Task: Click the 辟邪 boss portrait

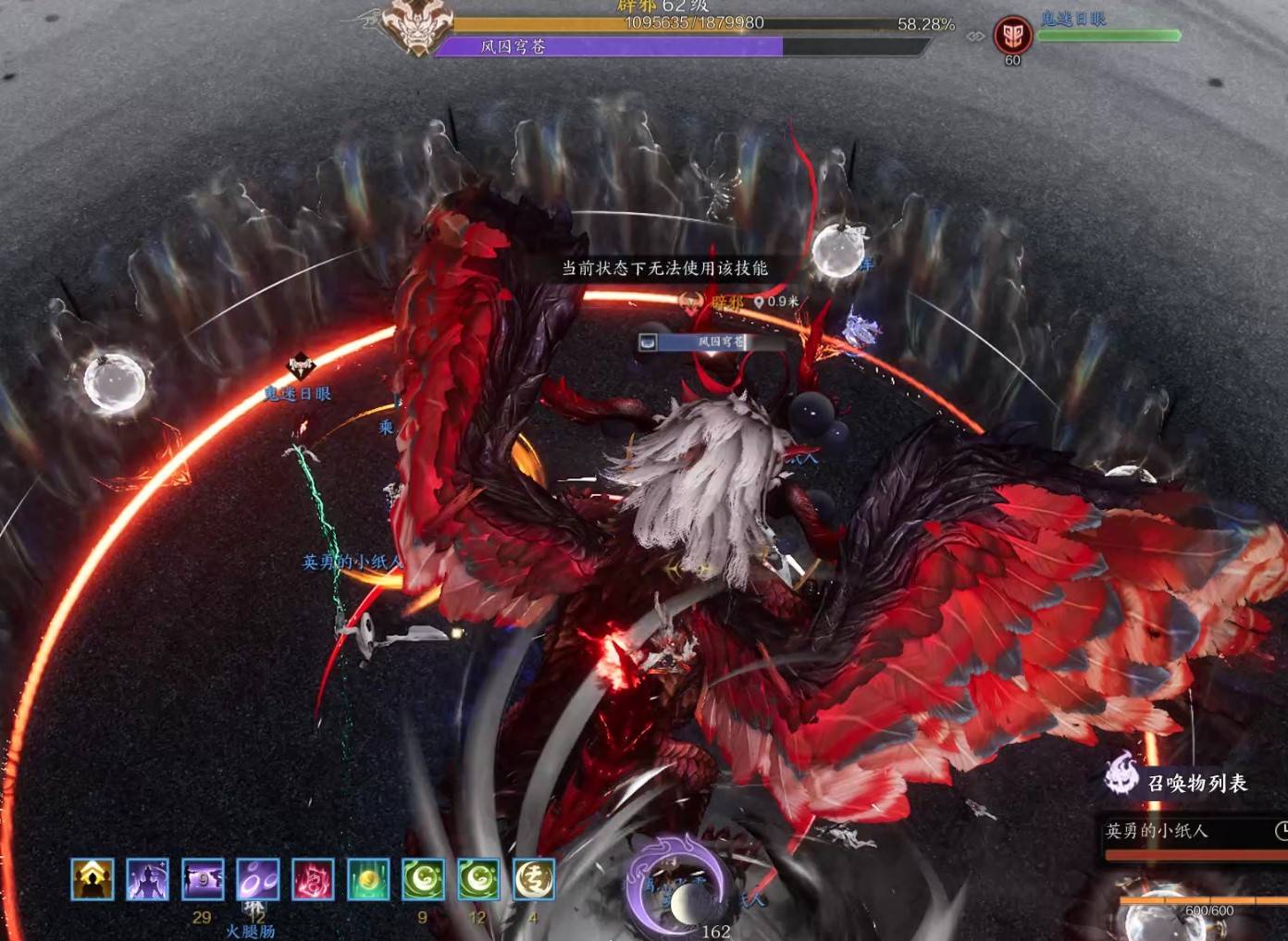Action: (x=417, y=26)
